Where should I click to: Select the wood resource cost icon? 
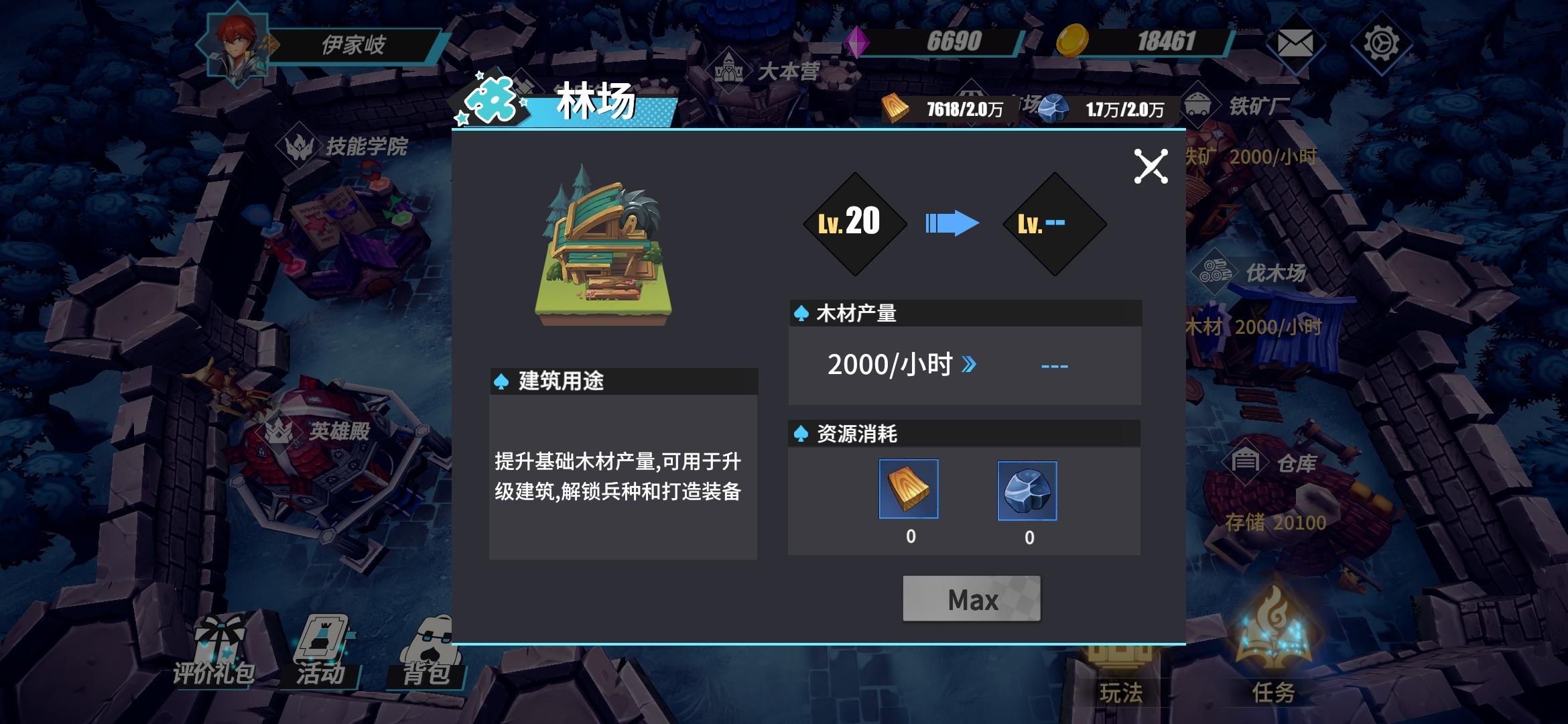(x=908, y=490)
